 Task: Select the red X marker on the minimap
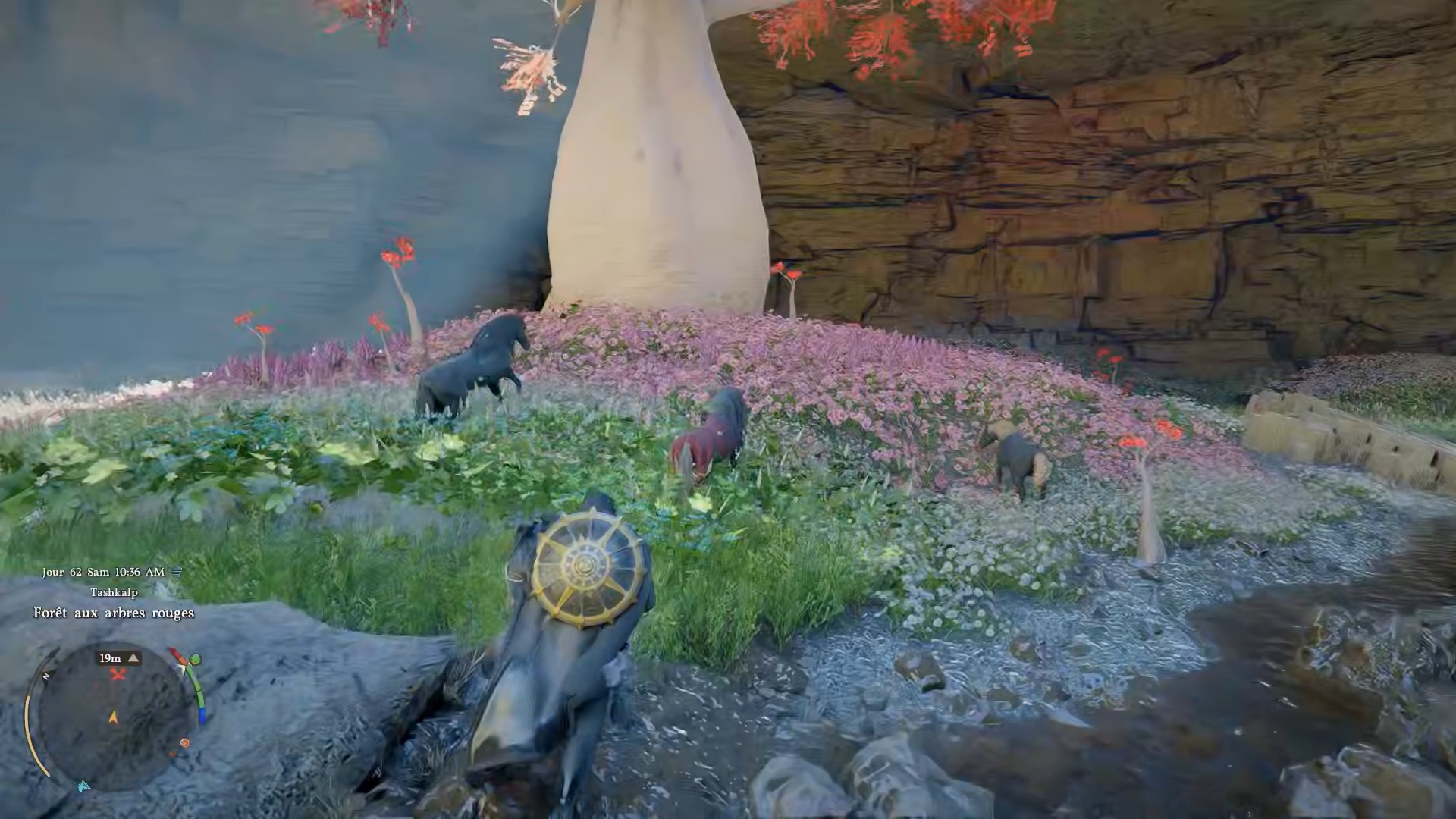point(118,674)
